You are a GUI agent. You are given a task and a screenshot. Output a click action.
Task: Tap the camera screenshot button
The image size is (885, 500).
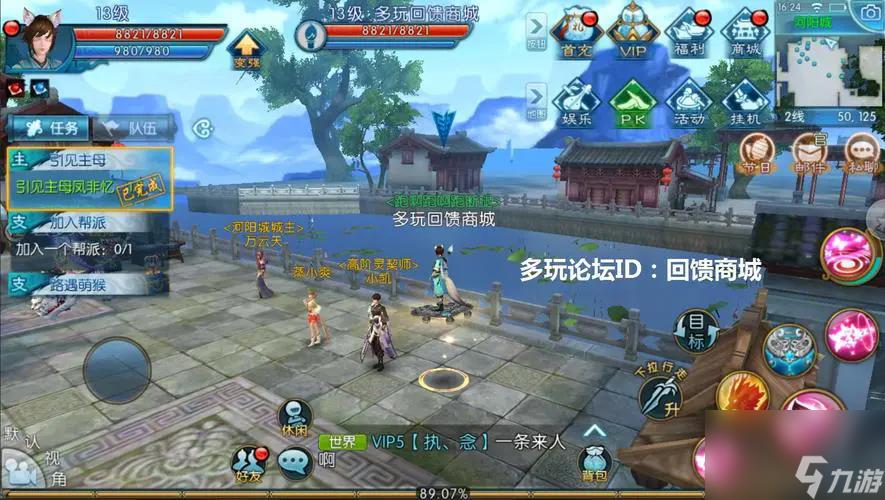click(x=866, y=12)
